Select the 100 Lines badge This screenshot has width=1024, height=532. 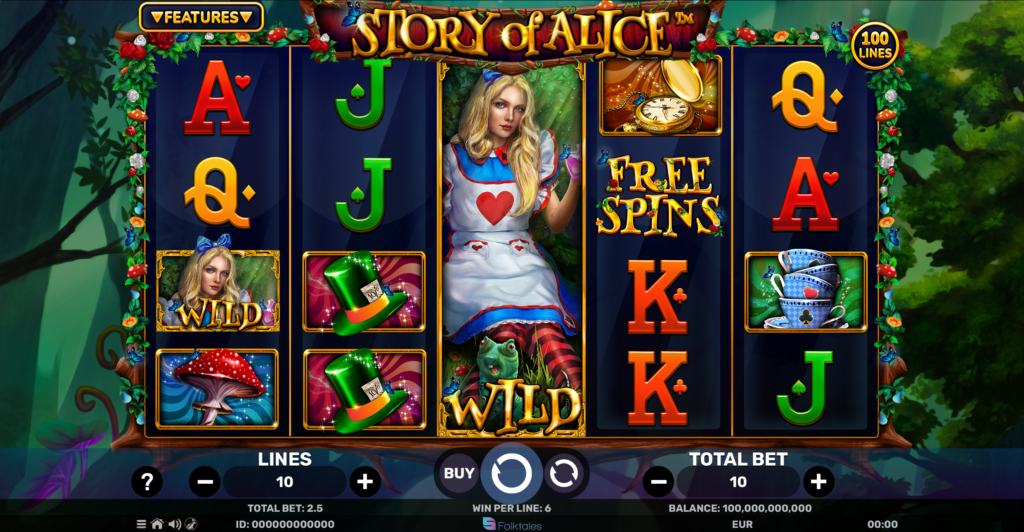(x=875, y=44)
